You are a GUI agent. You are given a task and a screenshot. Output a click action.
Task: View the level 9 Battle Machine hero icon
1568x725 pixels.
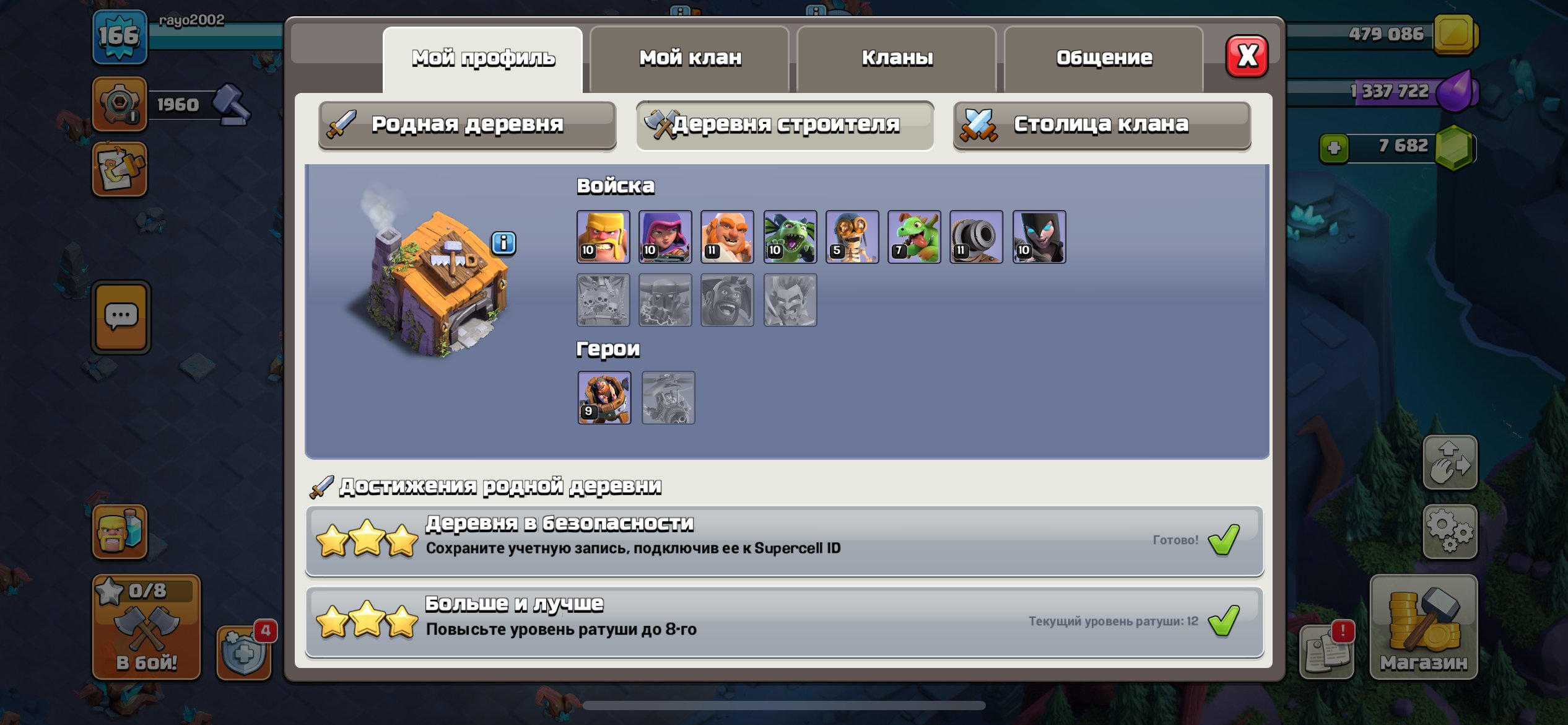point(604,398)
